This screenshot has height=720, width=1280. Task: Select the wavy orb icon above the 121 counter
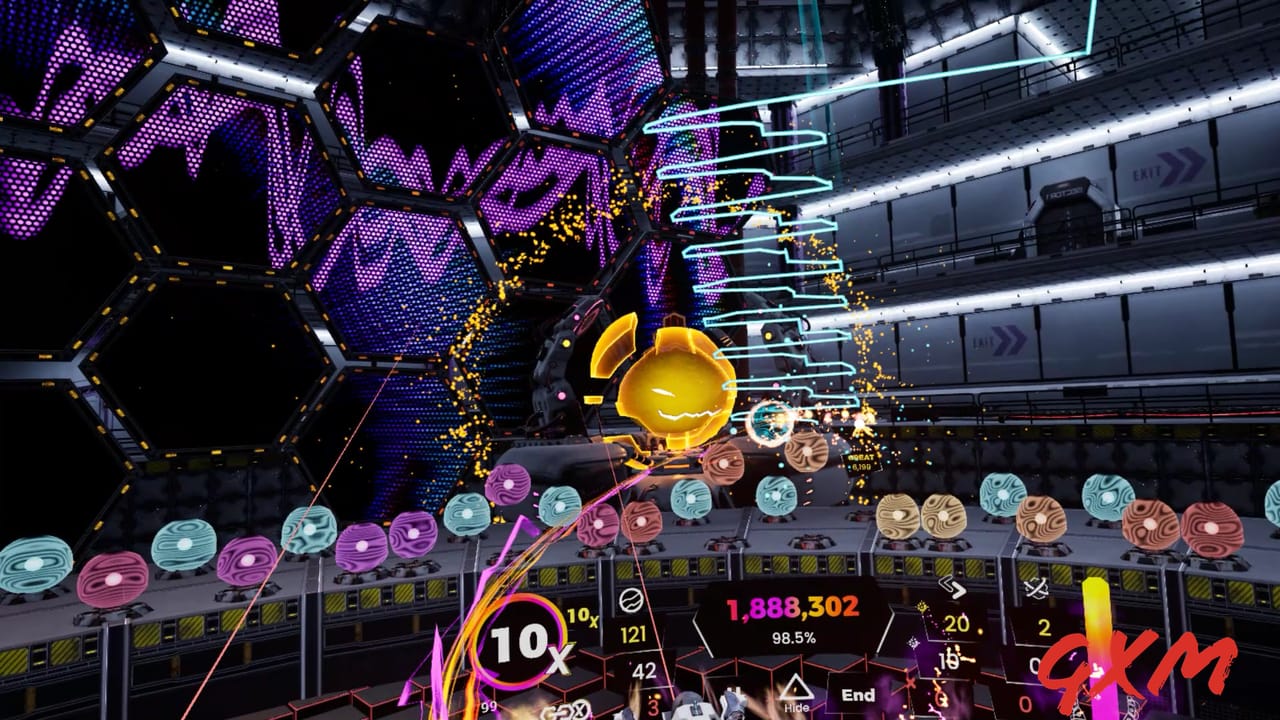click(x=630, y=600)
